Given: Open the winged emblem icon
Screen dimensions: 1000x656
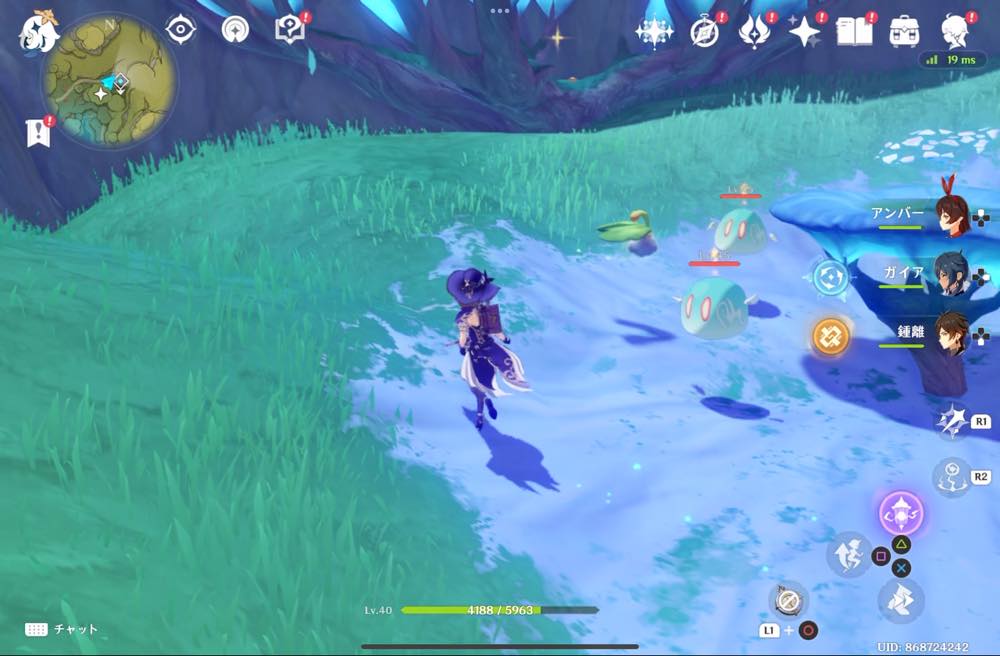Looking at the screenshot, I should point(753,32).
